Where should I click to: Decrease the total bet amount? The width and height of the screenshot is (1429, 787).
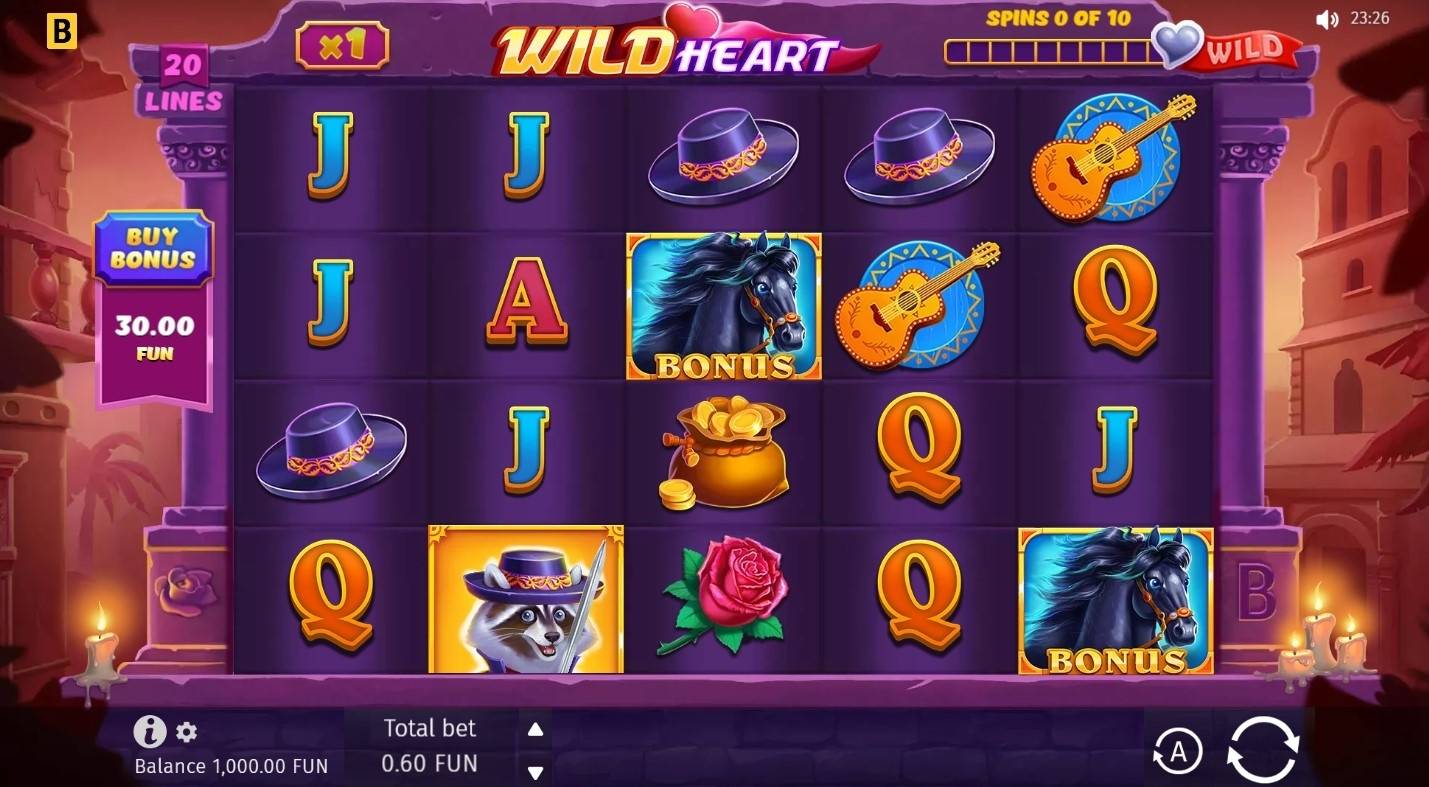(535, 772)
